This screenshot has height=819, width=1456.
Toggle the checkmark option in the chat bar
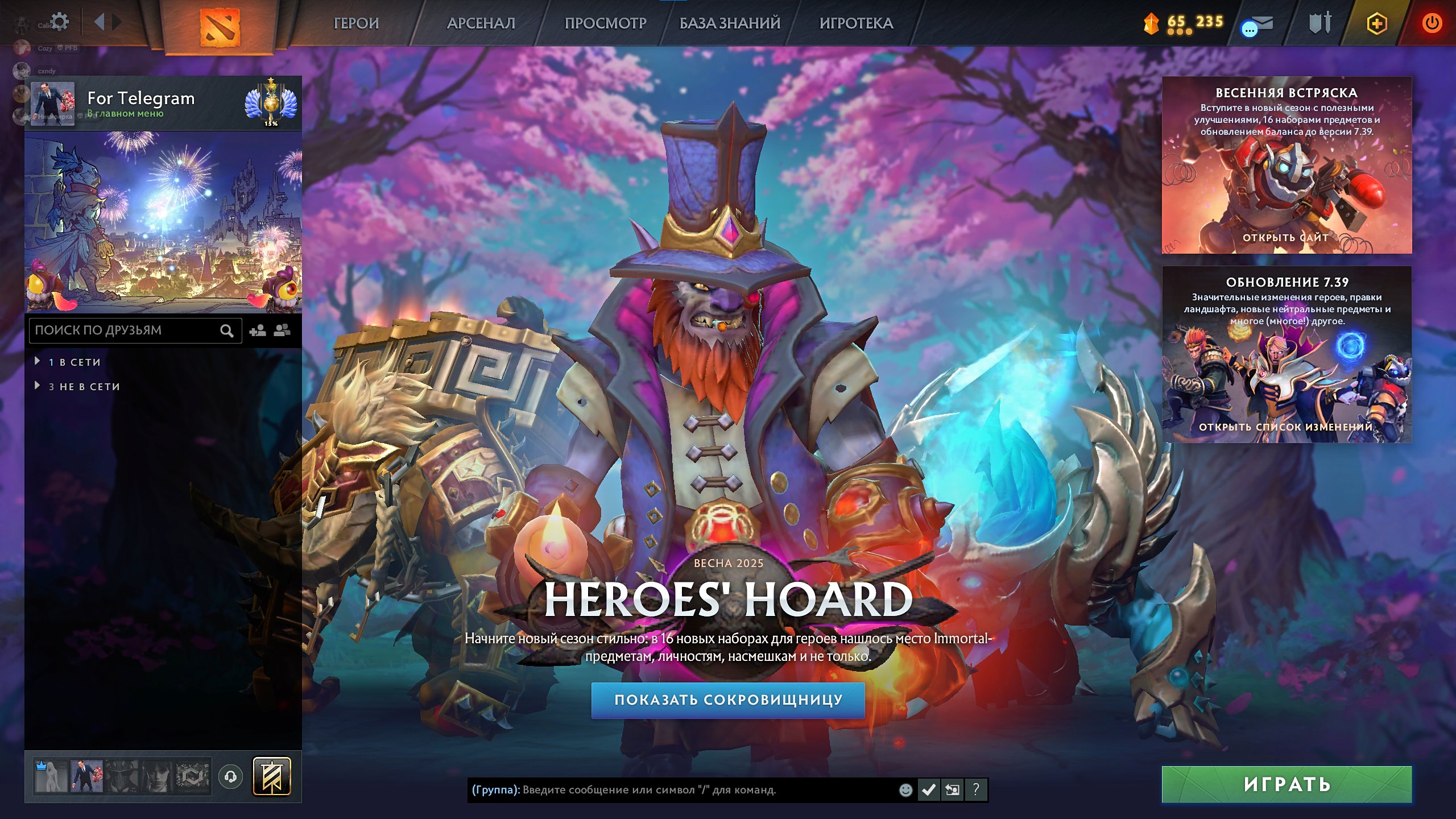(x=929, y=791)
